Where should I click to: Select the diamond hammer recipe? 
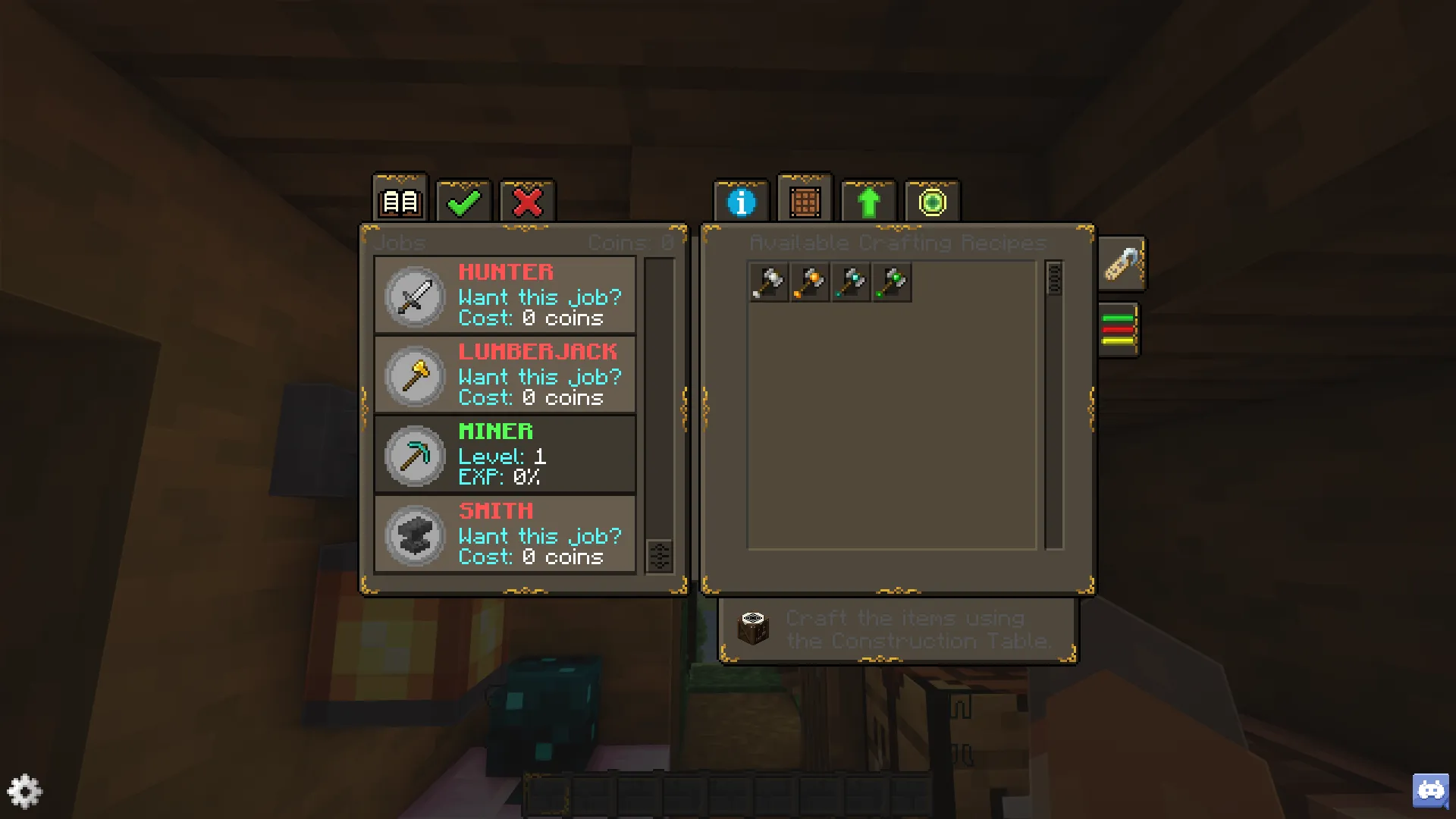tap(850, 281)
